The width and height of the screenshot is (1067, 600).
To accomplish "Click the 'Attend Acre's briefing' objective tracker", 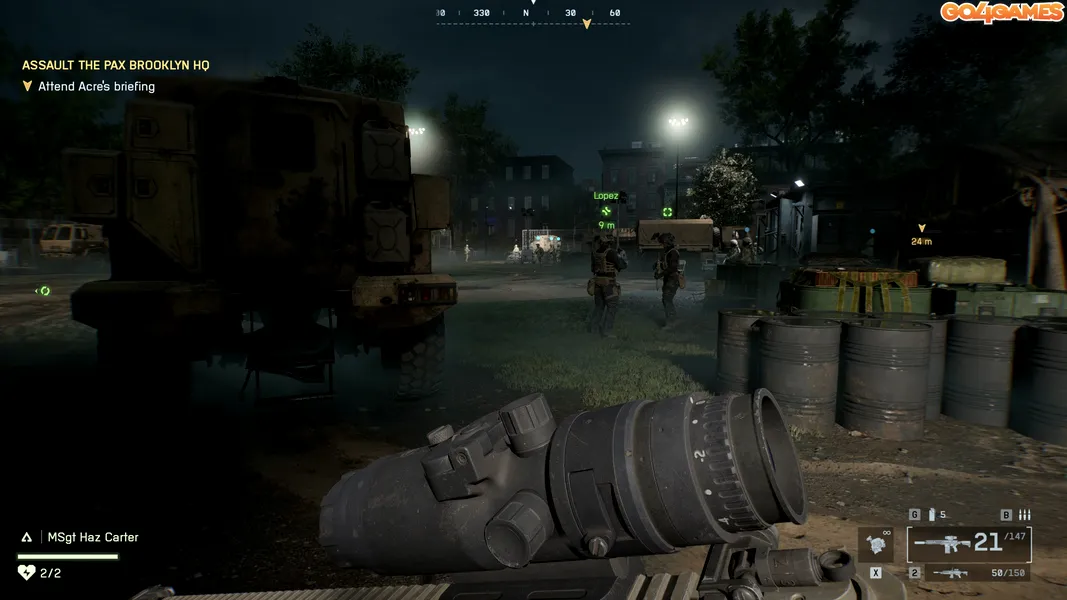I will click(96, 87).
